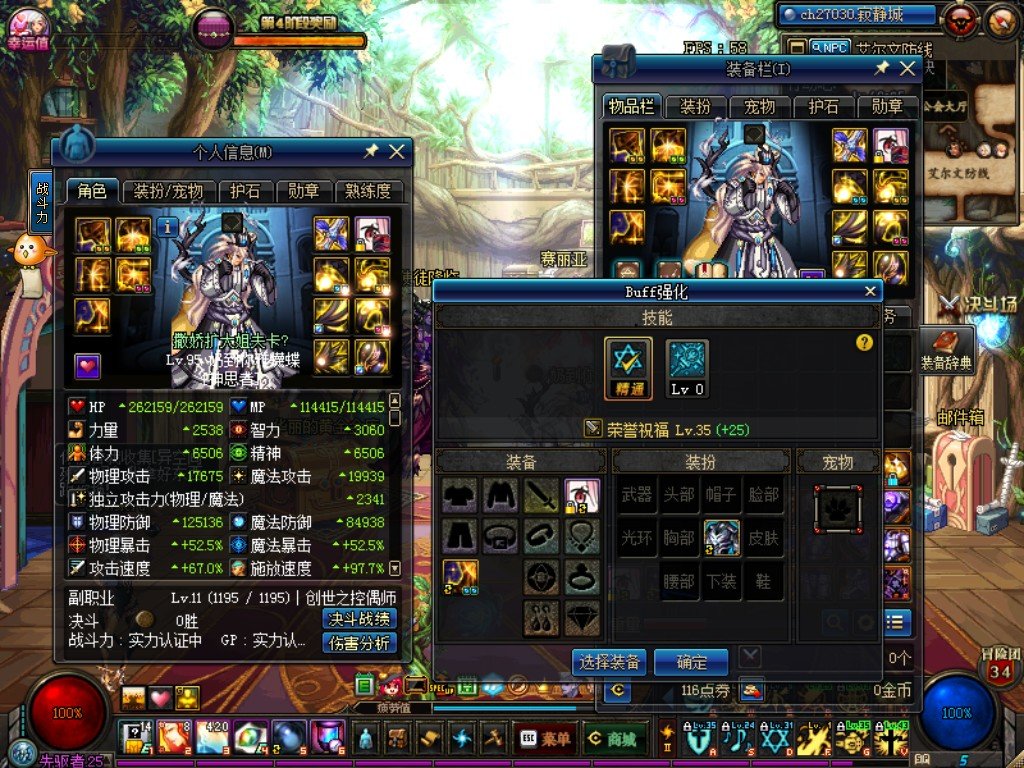Open the 商城 shop
Screen dimensions: 1024x768
(x=612, y=739)
